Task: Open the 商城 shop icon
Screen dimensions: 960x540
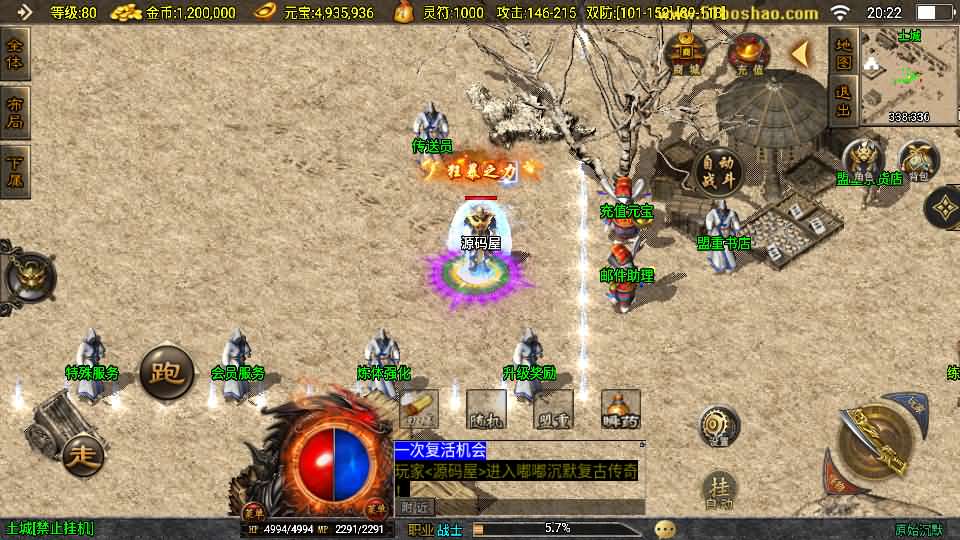Action: pyautogui.click(x=686, y=53)
